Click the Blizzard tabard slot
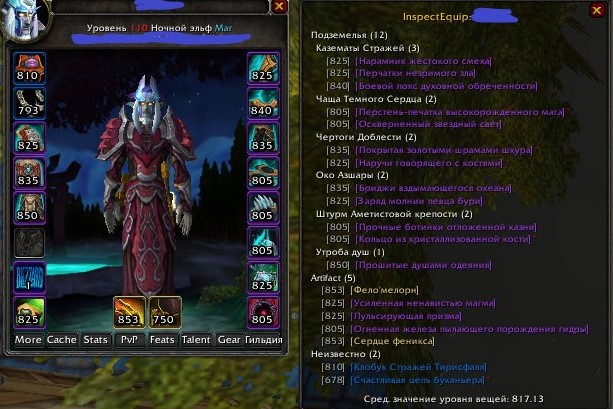This screenshot has height=409, width=613. (28, 278)
